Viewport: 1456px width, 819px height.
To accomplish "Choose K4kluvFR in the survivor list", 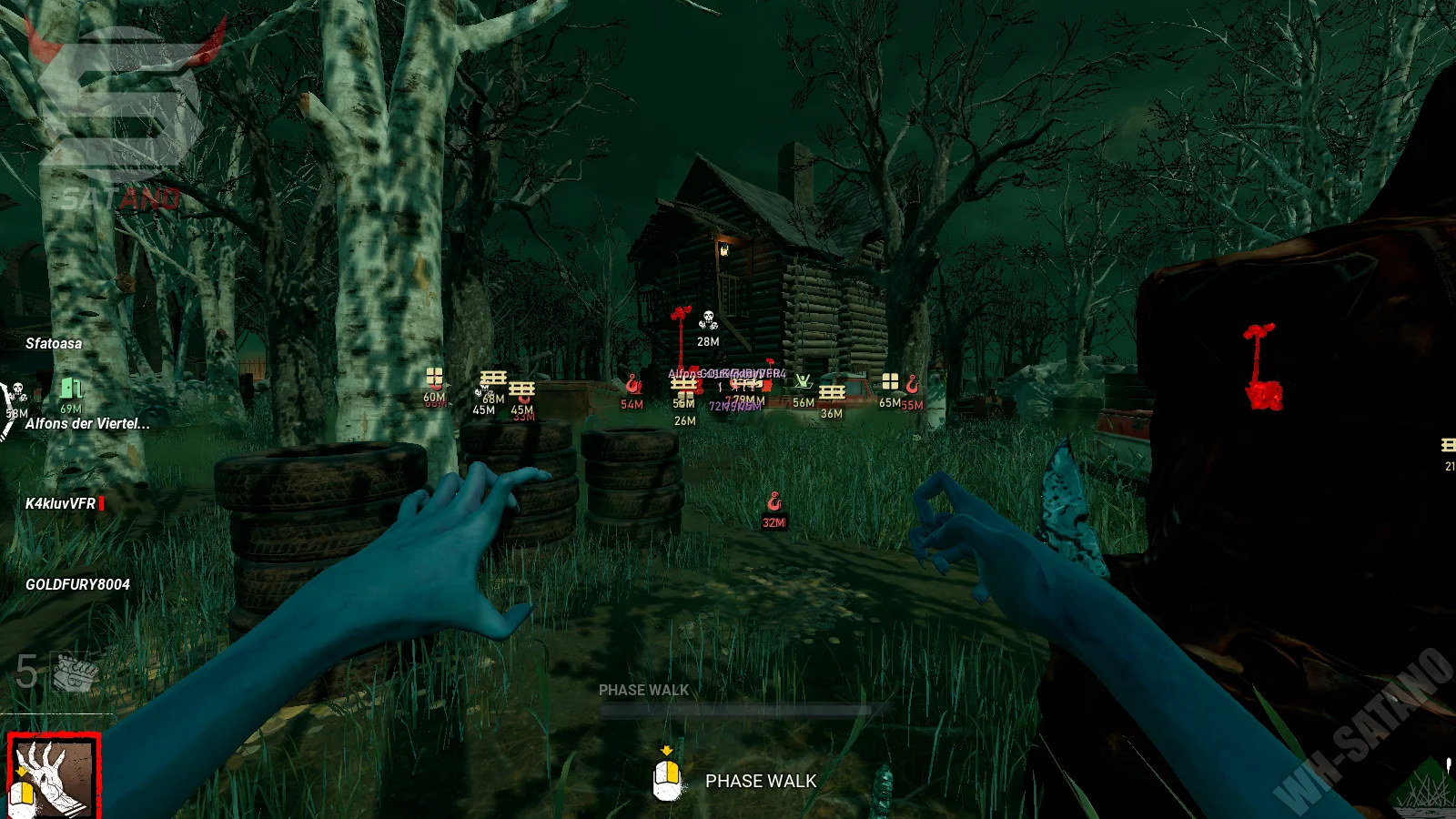I will point(61,503).
